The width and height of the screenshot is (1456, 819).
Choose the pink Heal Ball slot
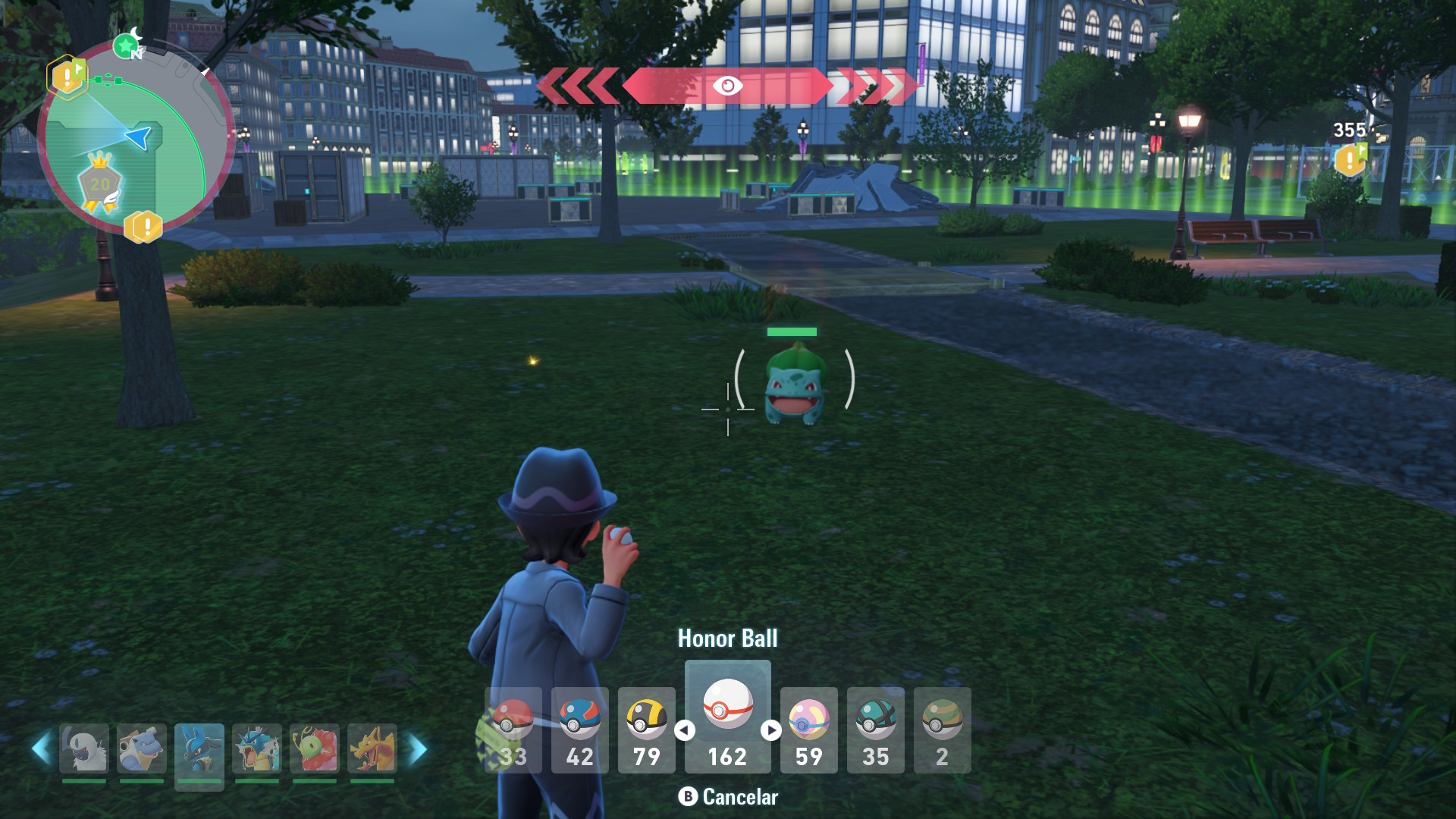808,730
